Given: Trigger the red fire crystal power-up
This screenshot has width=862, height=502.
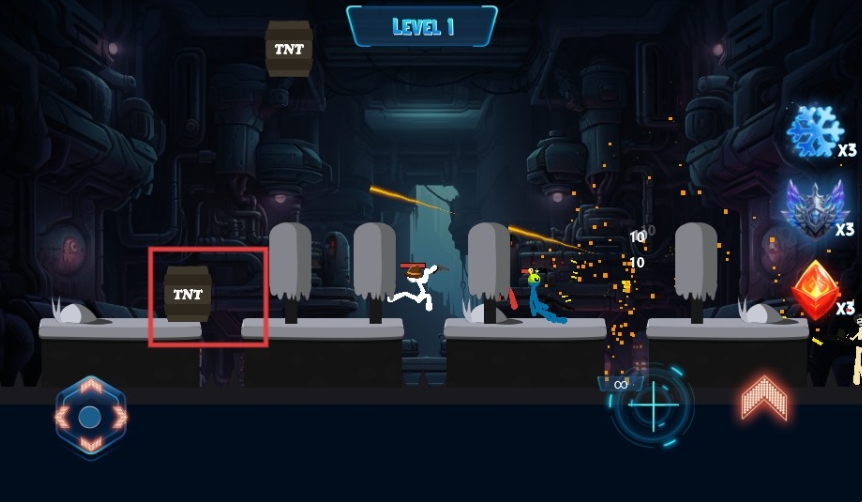Looking at the screenshot, I should tap(815, 290).
